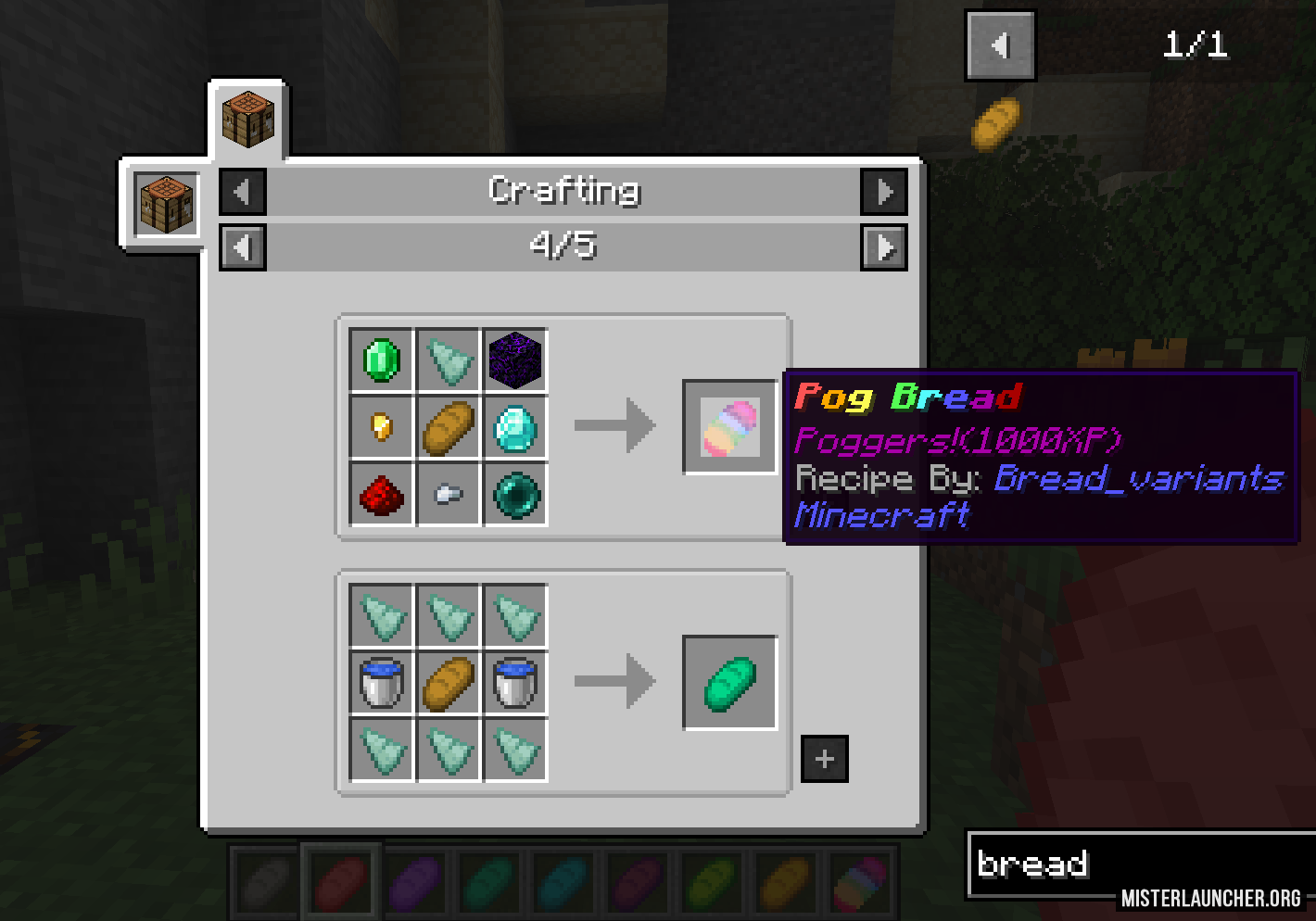Choose the diamond ingredient slot
The image size is (1316, 921).
(515, 427)
